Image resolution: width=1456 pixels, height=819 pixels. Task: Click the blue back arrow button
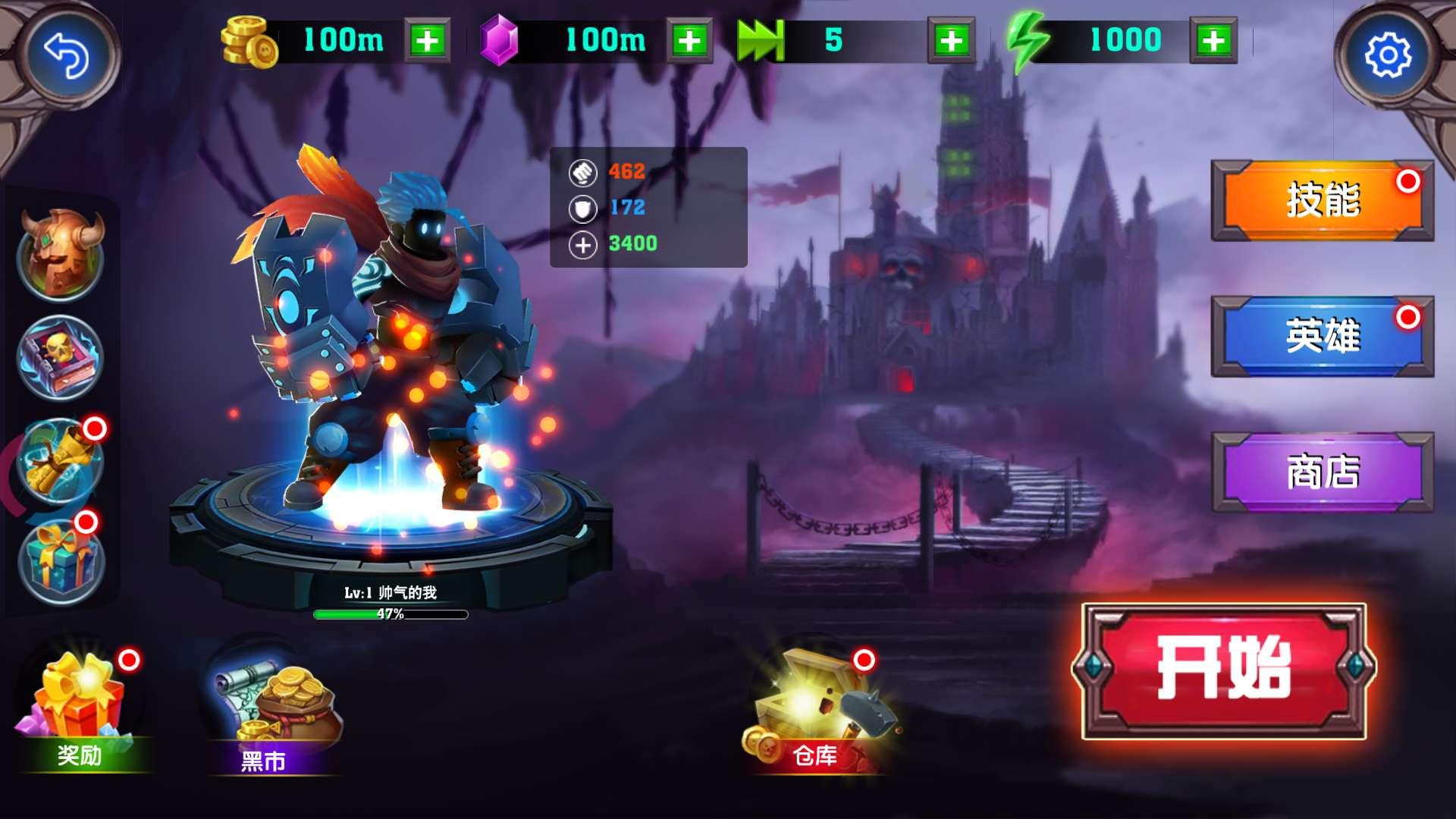(x=67, y=55)
